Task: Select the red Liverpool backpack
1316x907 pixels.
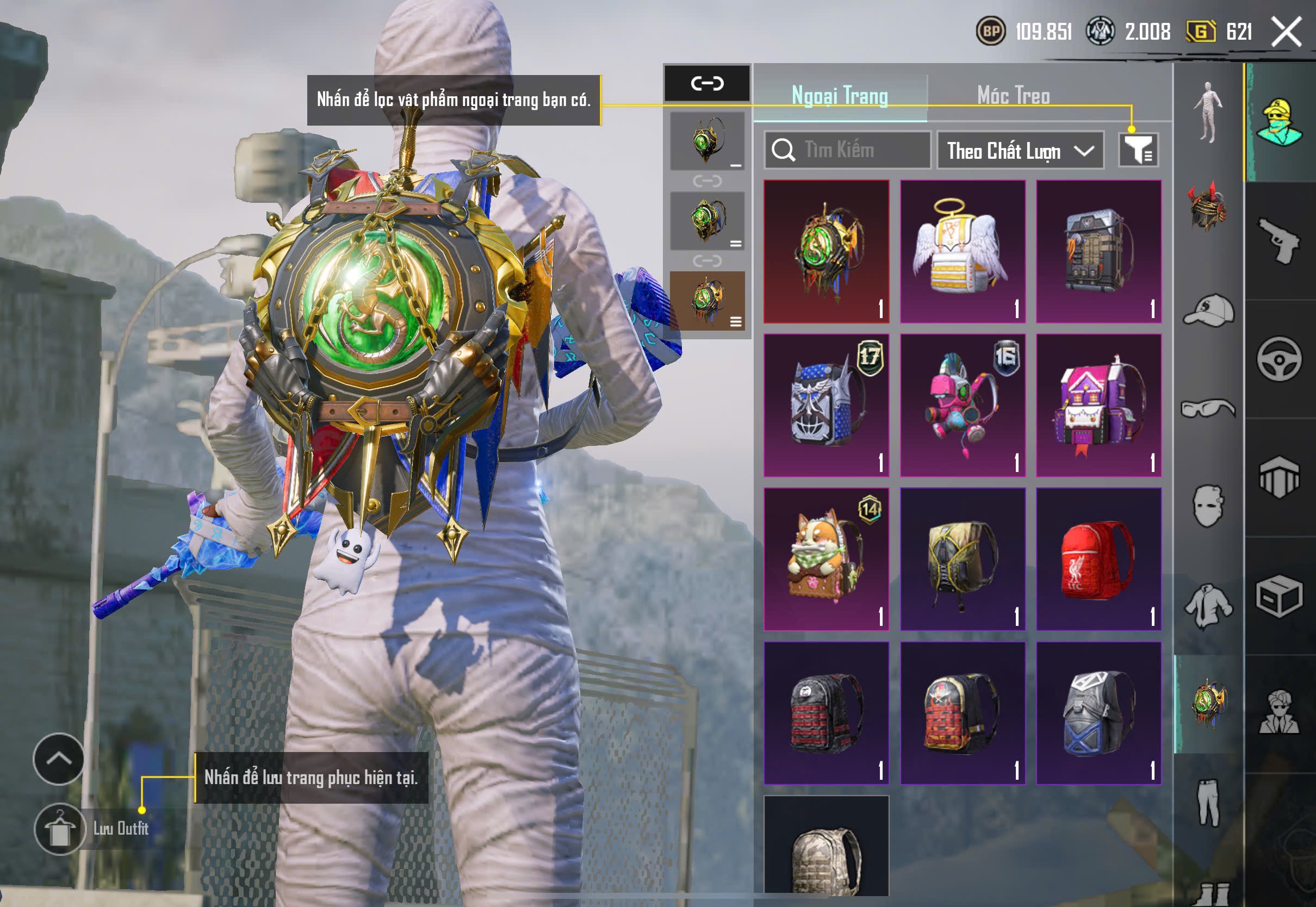Action: pyautogui.click(x=1098, y=558)
